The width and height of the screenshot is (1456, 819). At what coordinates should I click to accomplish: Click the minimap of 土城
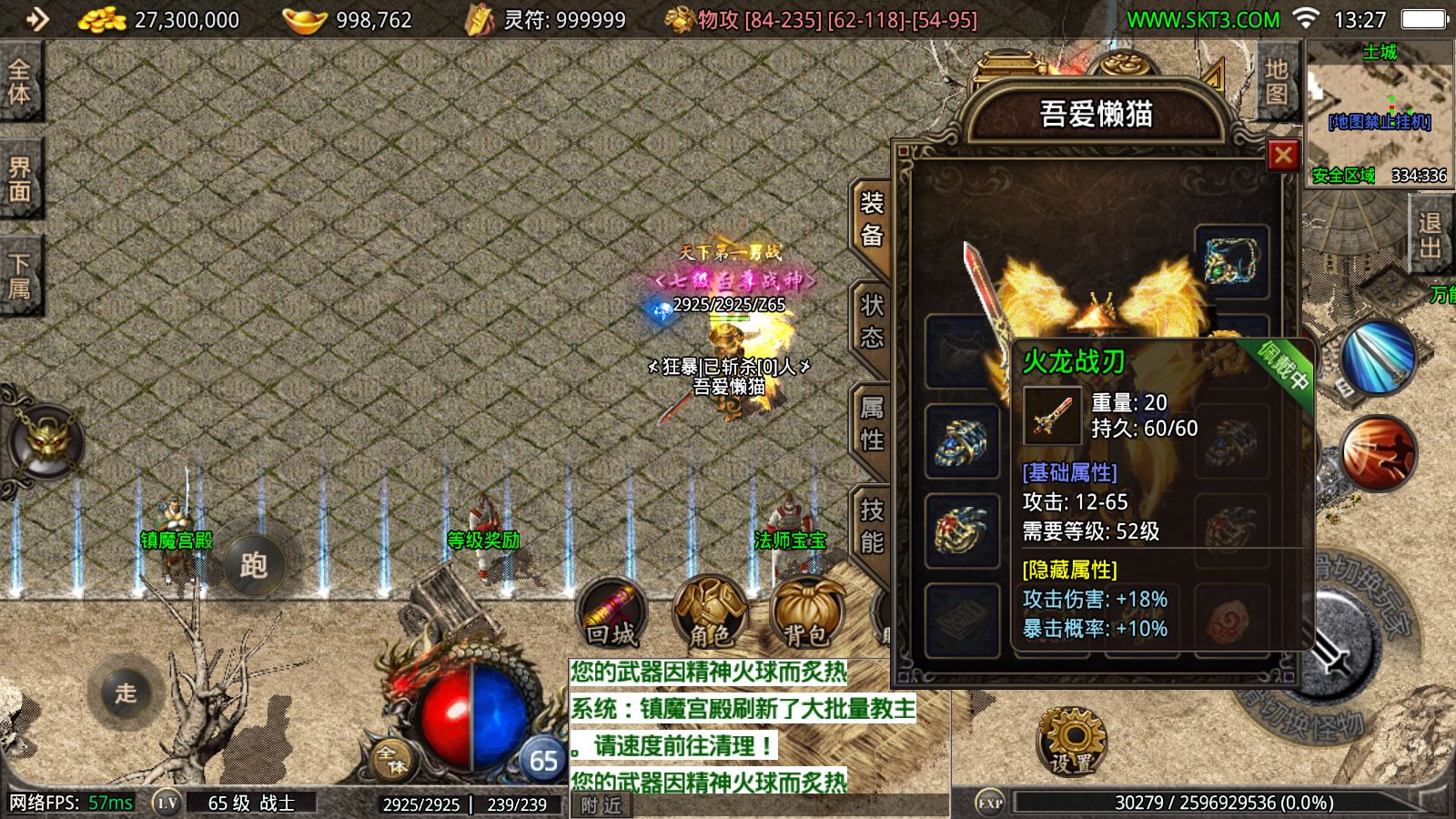coord(1379,114)
